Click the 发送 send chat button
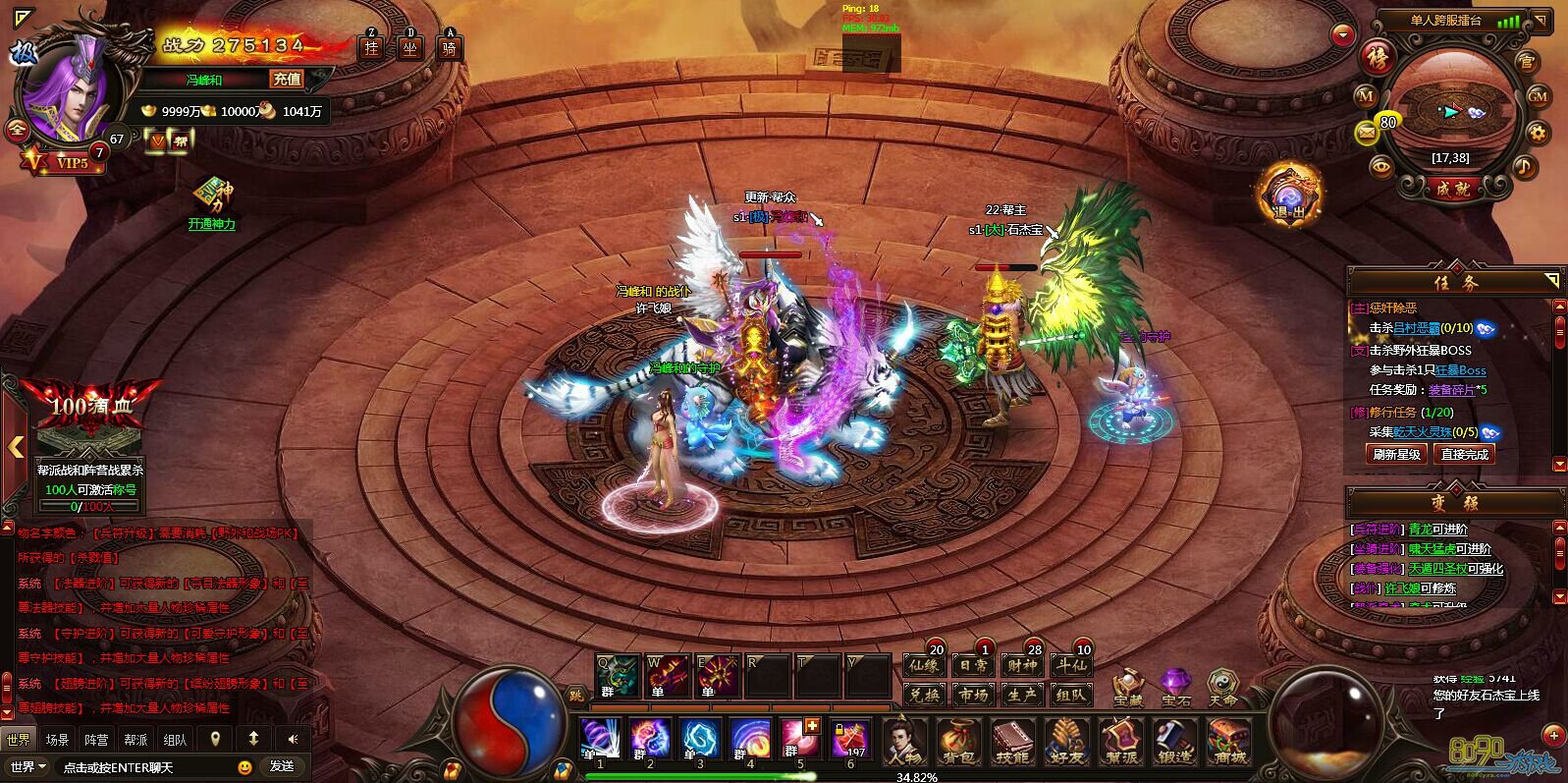Screen dimensions: 1568x783 coord(282,766)
